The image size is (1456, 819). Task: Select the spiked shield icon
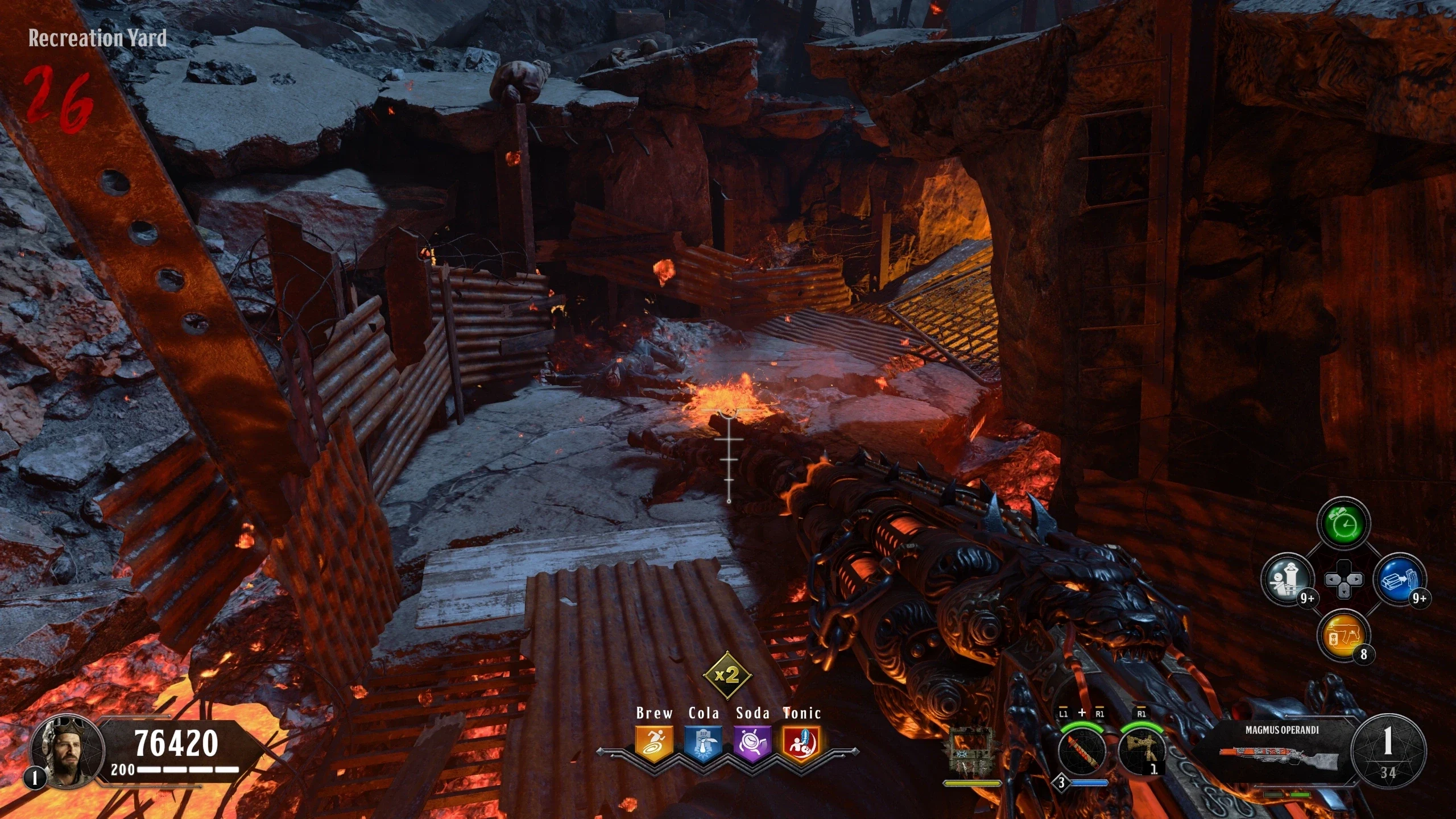coord(971,751)
